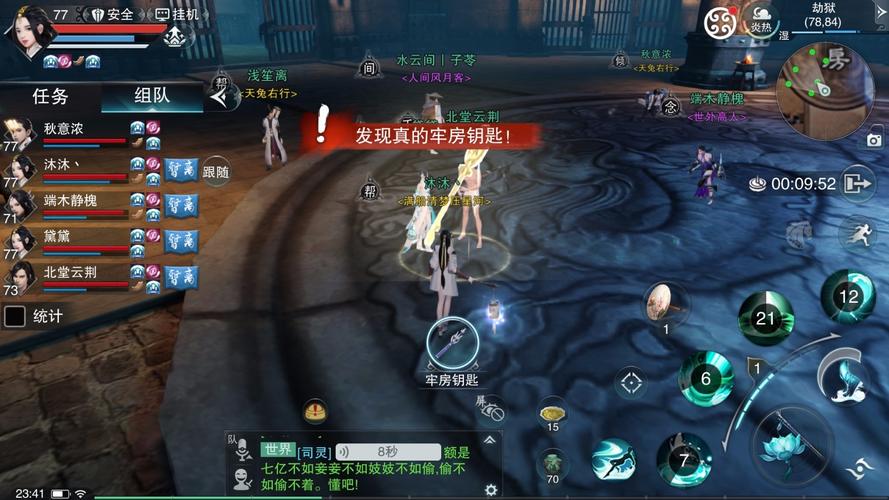Take a screenshot with the camera icon
The width and height of the screenshot is (889, 500).
(874, 141)
